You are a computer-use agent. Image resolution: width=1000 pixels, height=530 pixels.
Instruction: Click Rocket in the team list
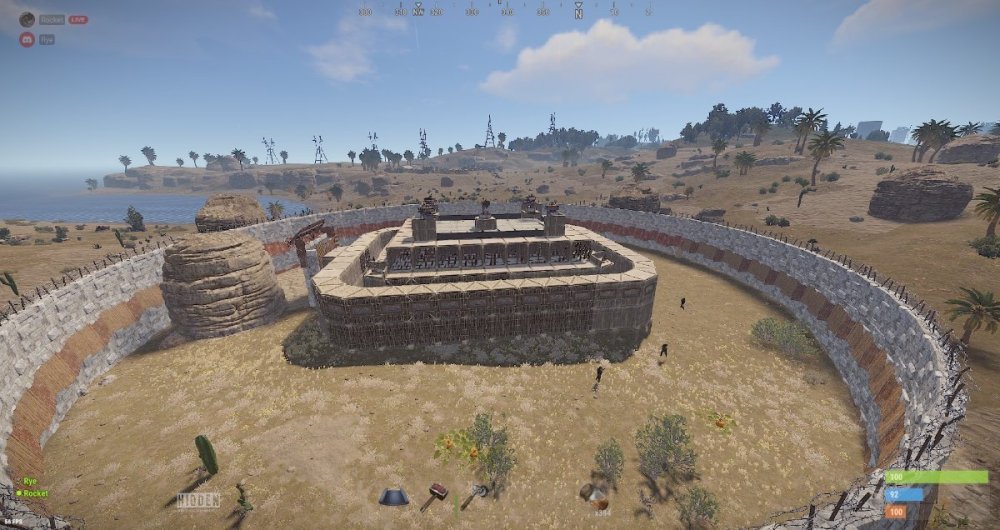coord(35,493)
